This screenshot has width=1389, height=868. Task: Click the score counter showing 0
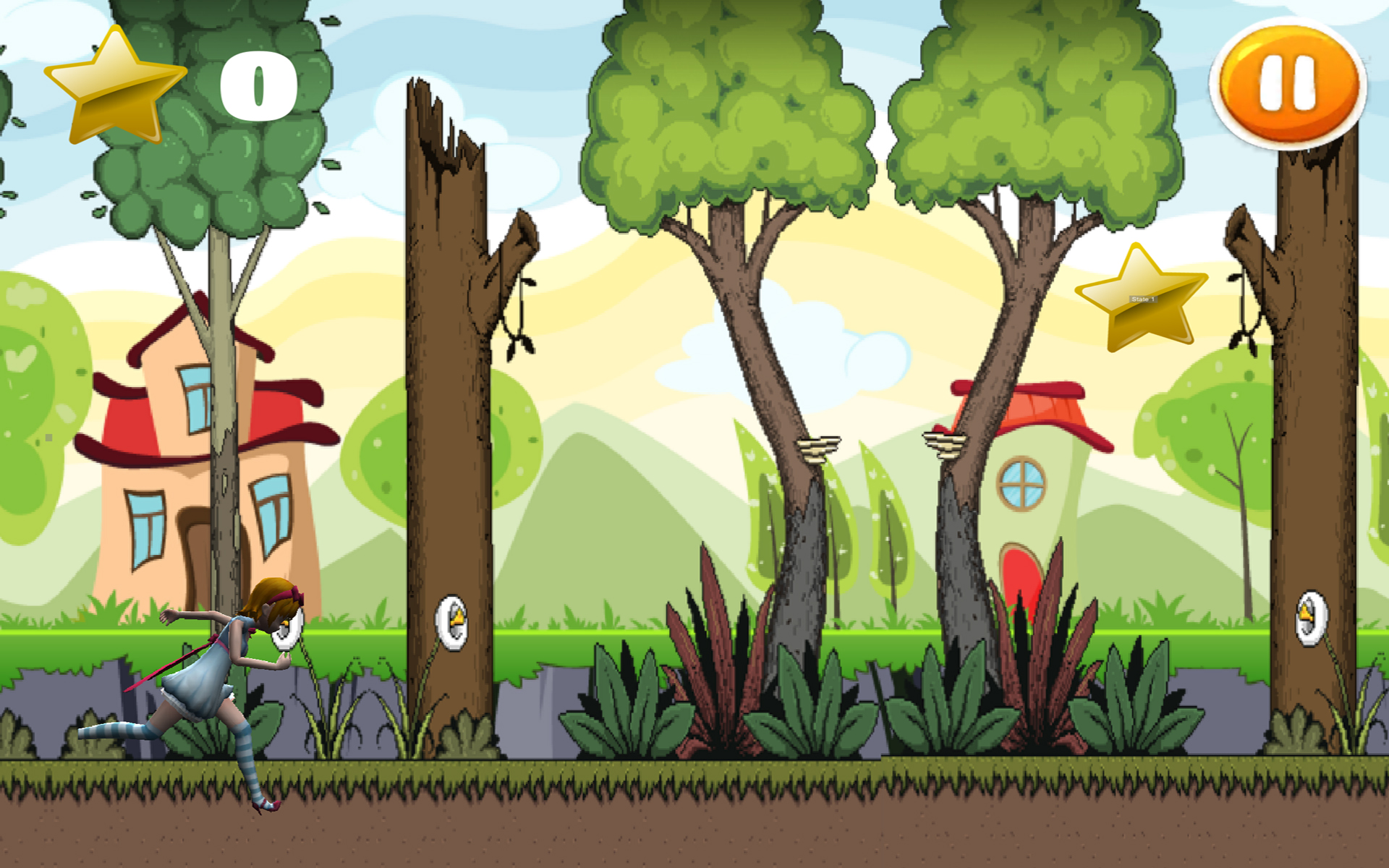pyautogui.click(x=257, y=83)
